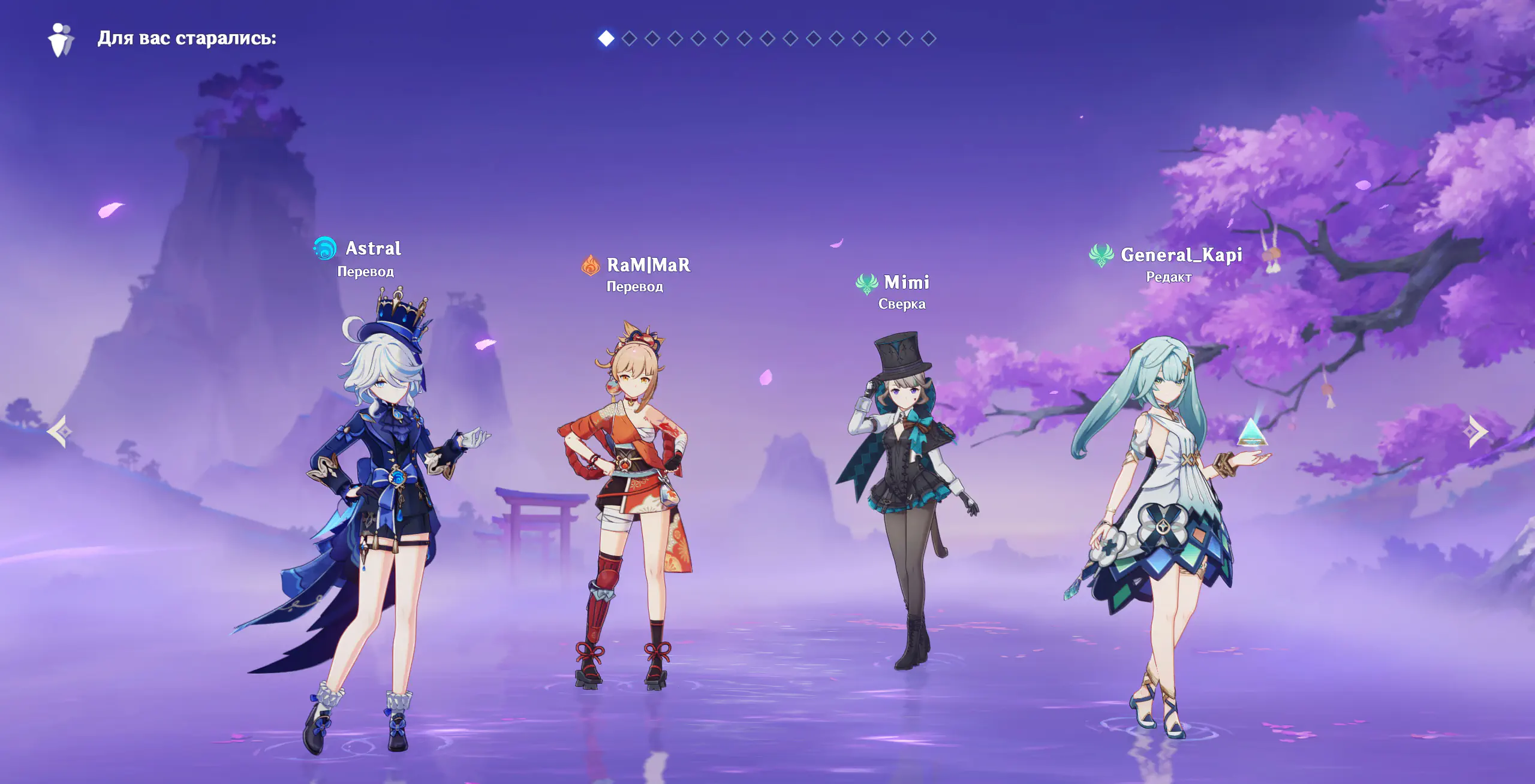
Task: Go to the next credits page arrow
Action: pos(1476,432)
